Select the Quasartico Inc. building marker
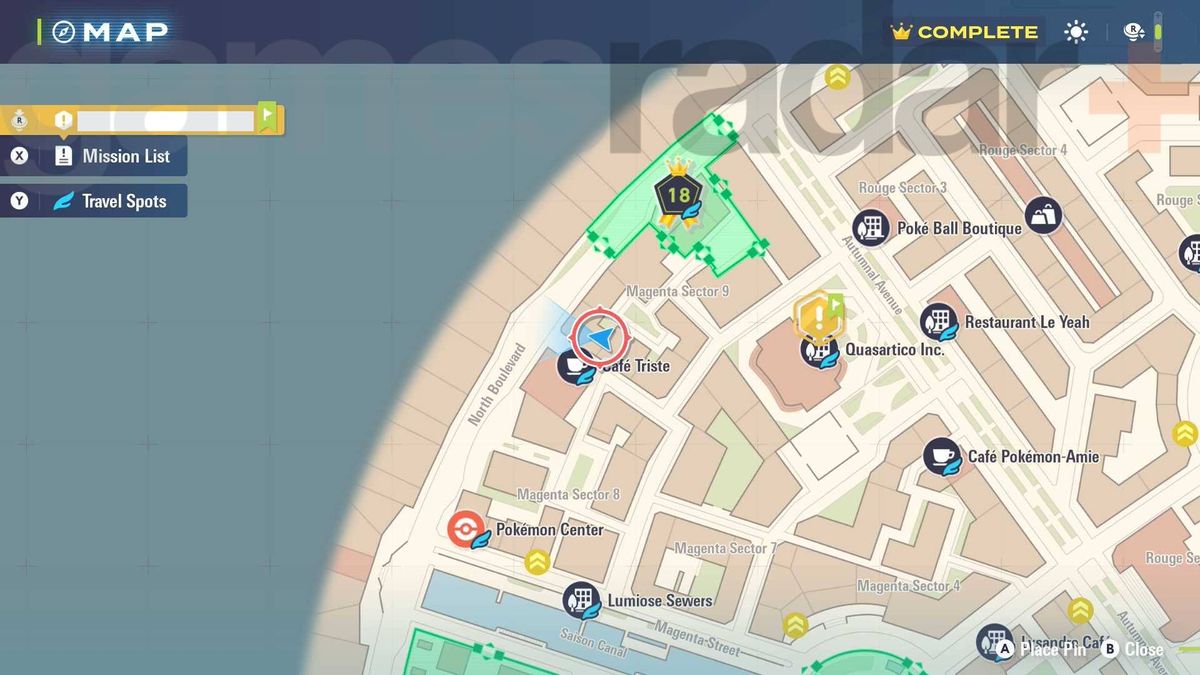This screenshot has width=1200, height=675. tap(819, 351)
